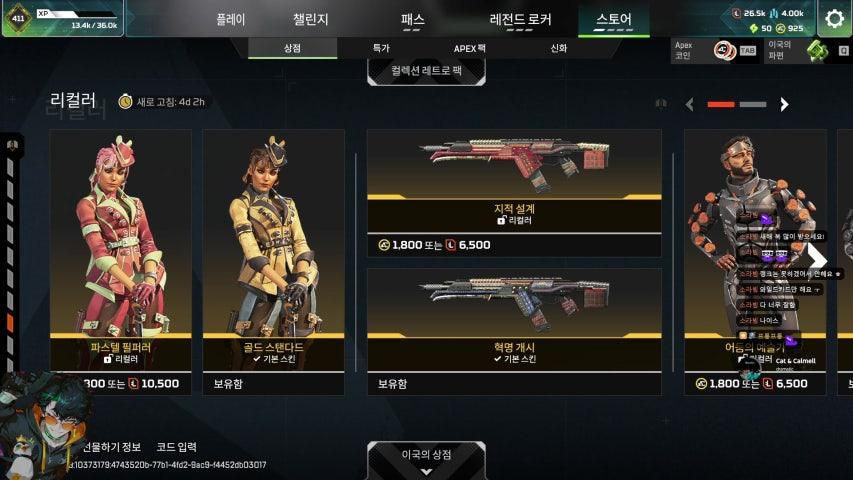Switch to the 플레이 top menu tab

click(230, 19)
